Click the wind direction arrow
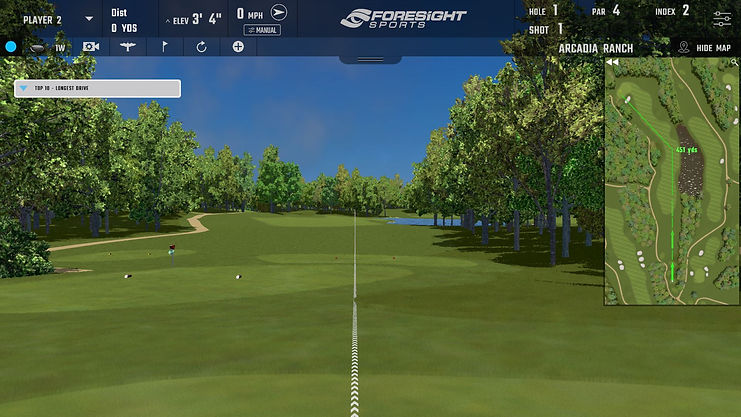Viewport: 741px width, 417px height. (279, 13)
